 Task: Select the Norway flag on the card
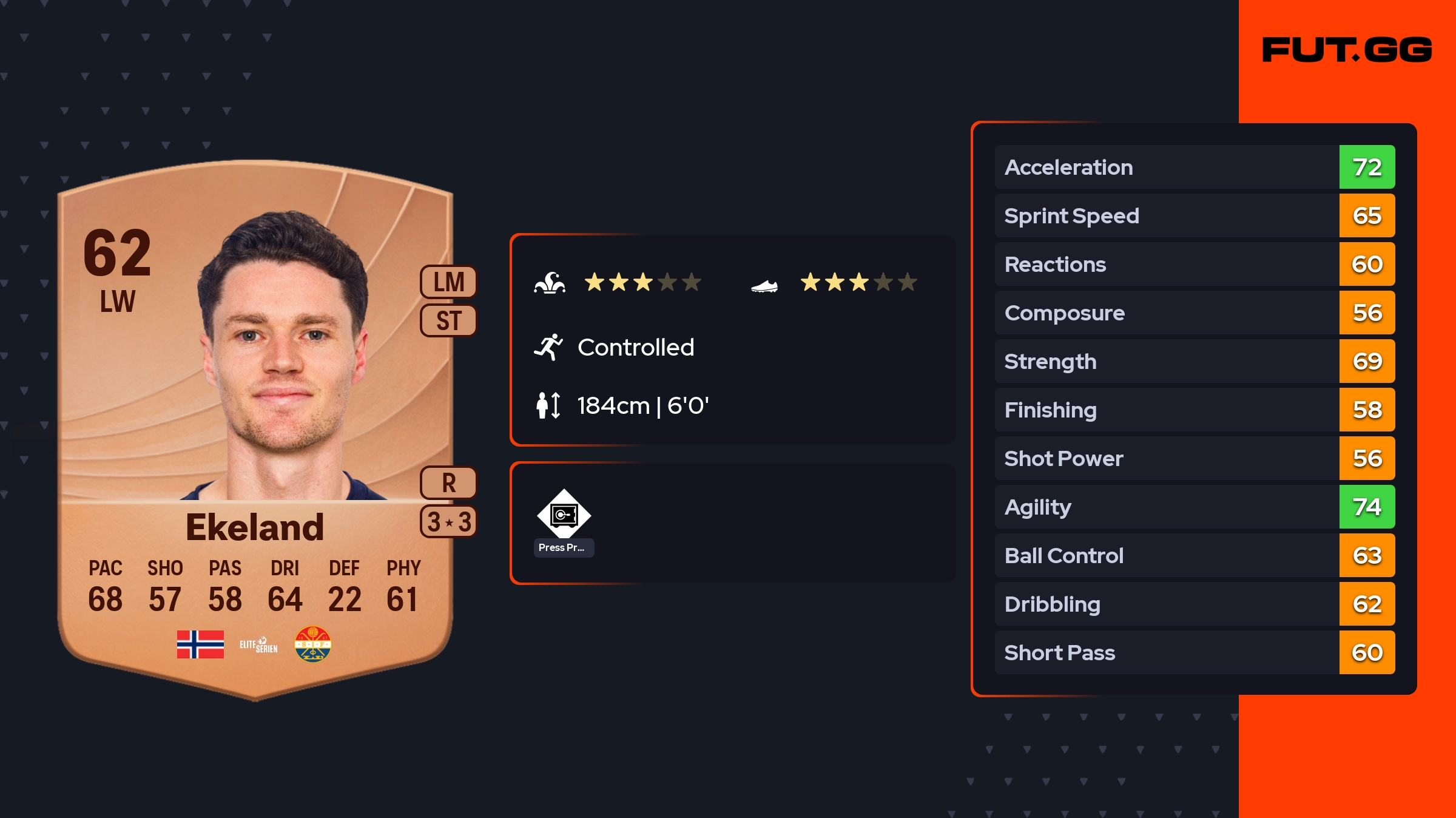(200, 644)
